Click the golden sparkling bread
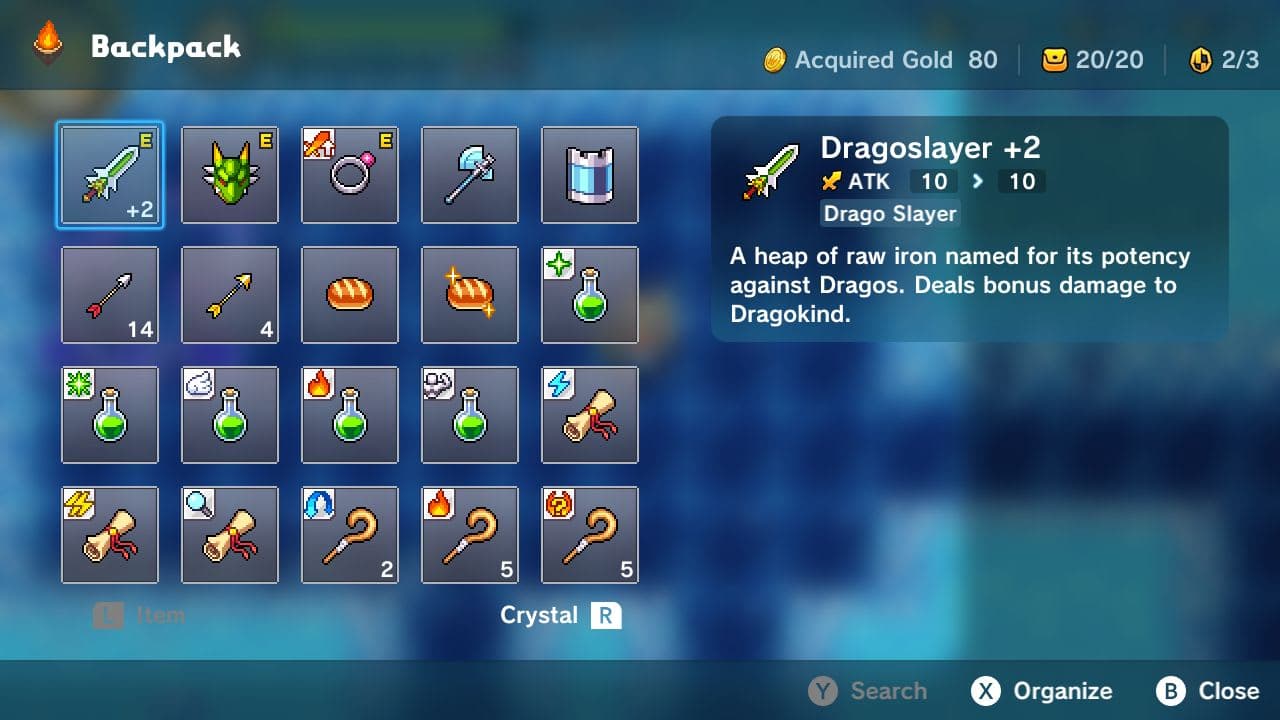 tap(470, 295)
